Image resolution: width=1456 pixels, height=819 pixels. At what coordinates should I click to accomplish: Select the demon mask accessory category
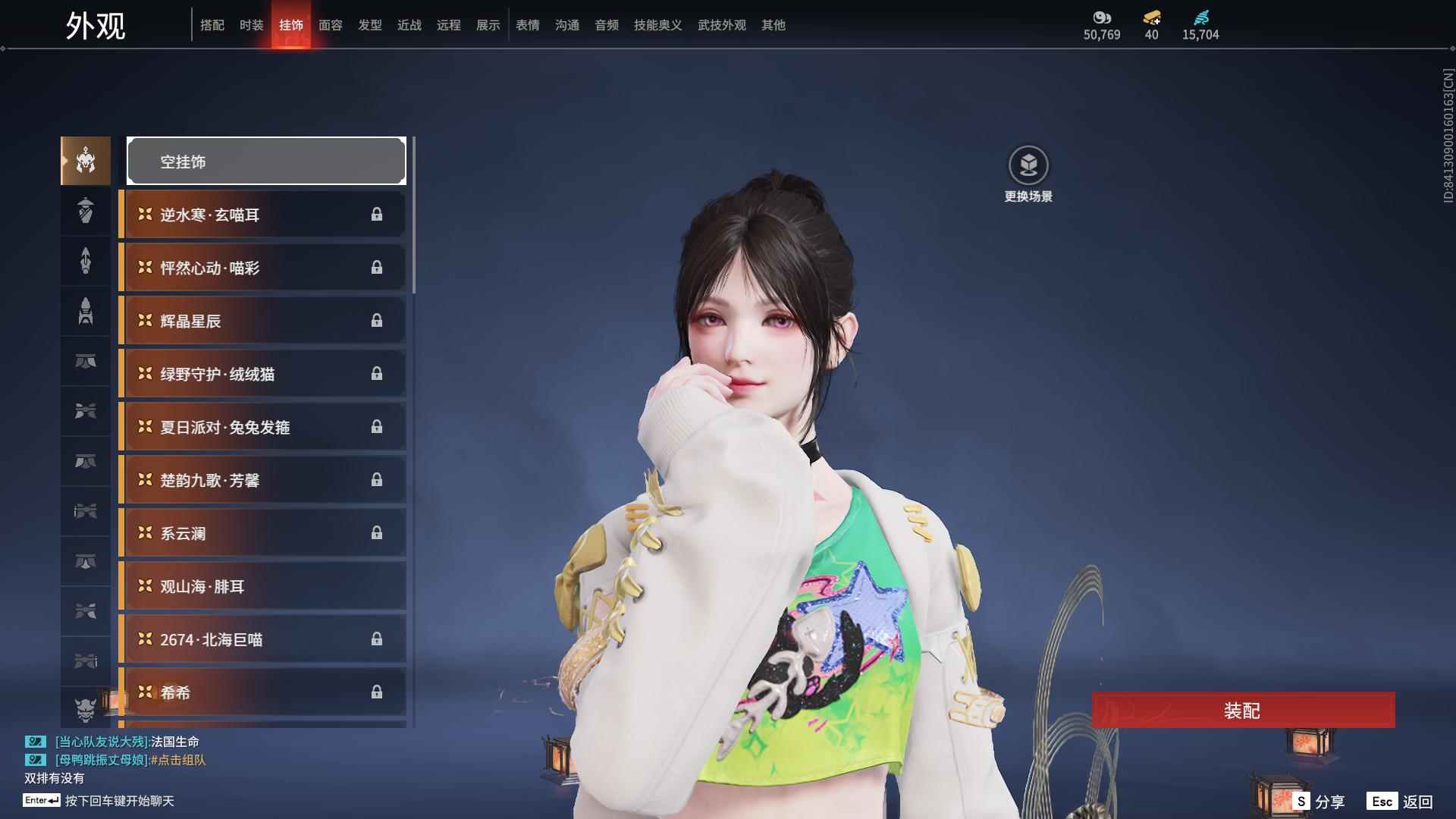point(86,709)
